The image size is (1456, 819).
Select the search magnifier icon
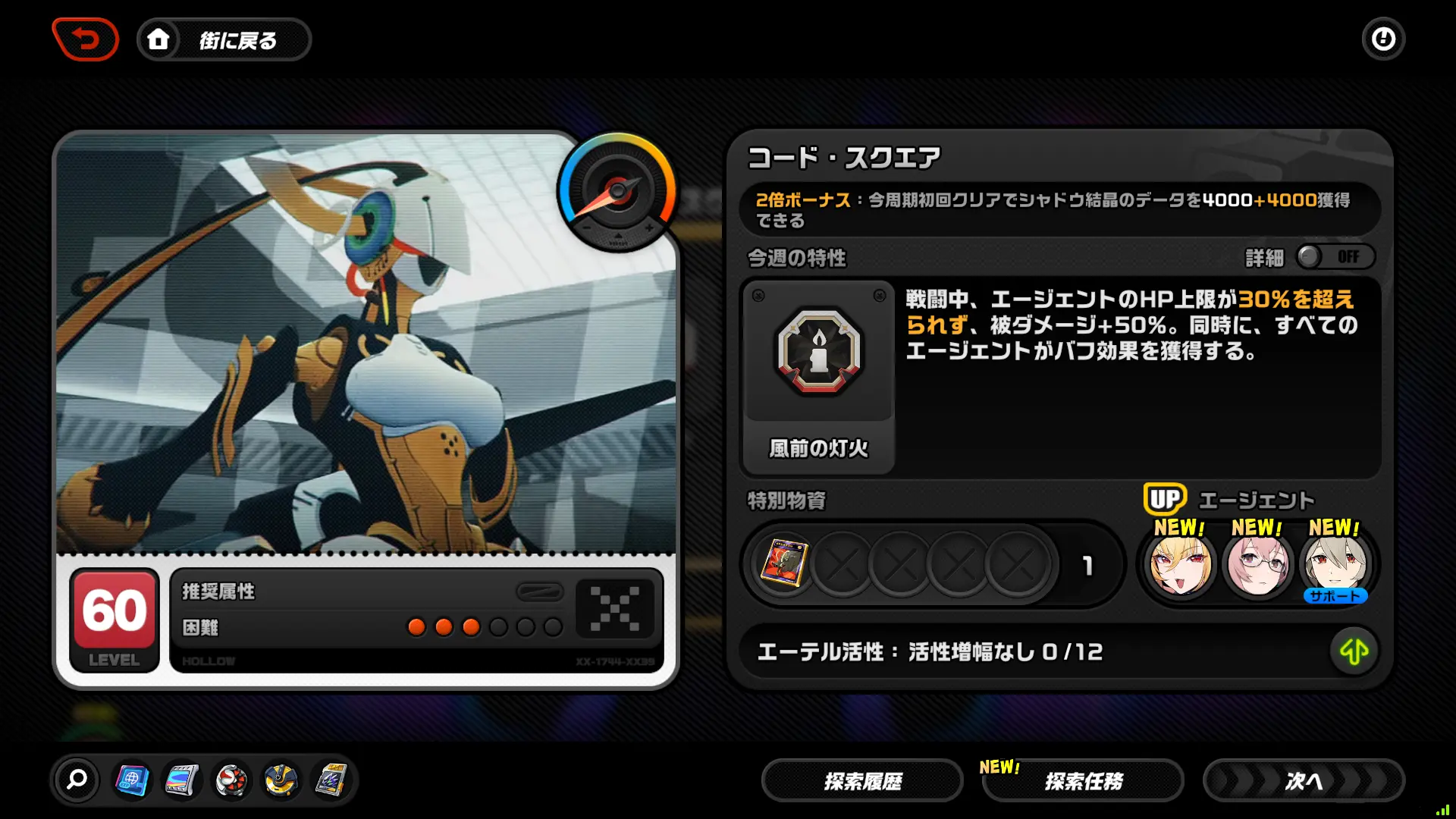[x=78, y=780]
